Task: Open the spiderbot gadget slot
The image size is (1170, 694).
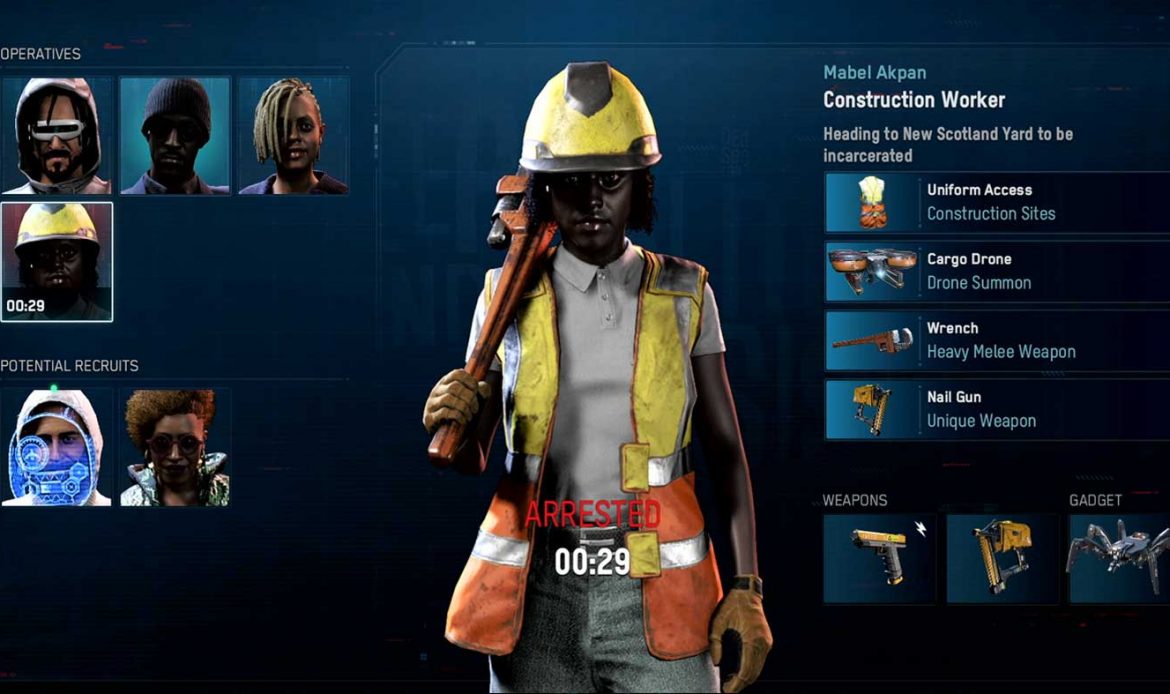Action: pos(1118,558)
